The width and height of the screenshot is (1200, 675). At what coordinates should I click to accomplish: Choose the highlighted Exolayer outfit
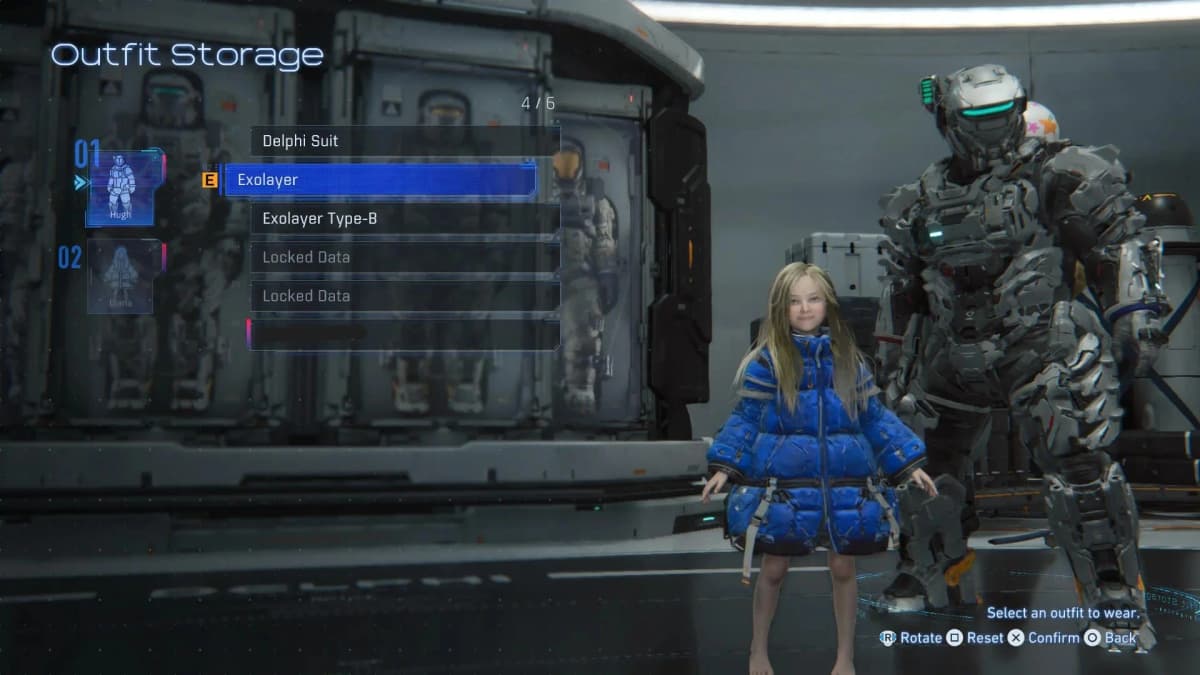click(x=380, y=180)
